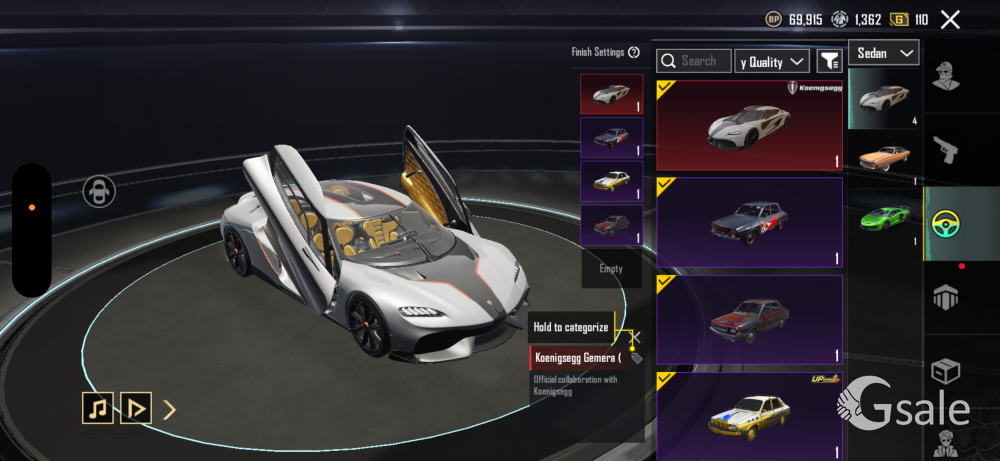Switch to the pistol weapons category tab

[x=946, y=150]
